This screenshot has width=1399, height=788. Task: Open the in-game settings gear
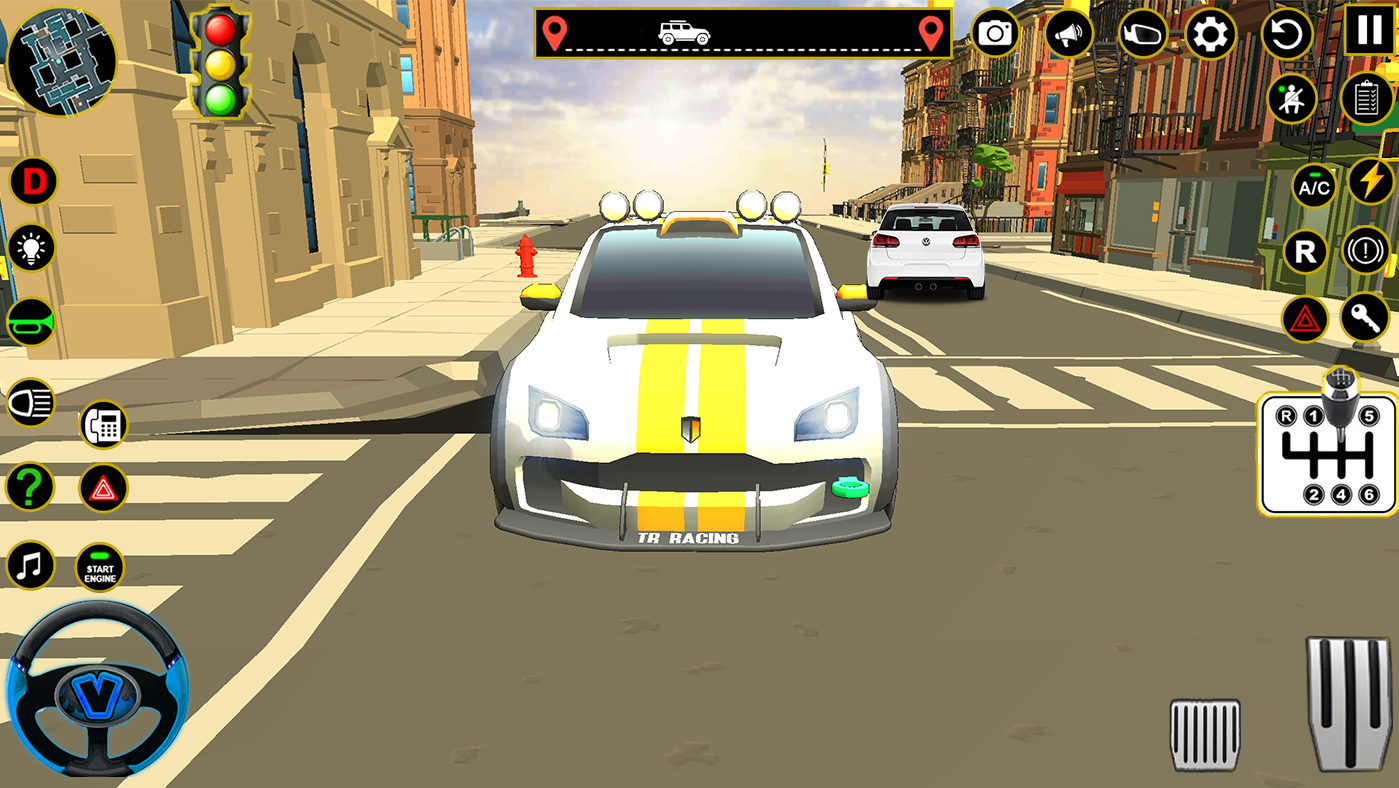coord(1209,35)
